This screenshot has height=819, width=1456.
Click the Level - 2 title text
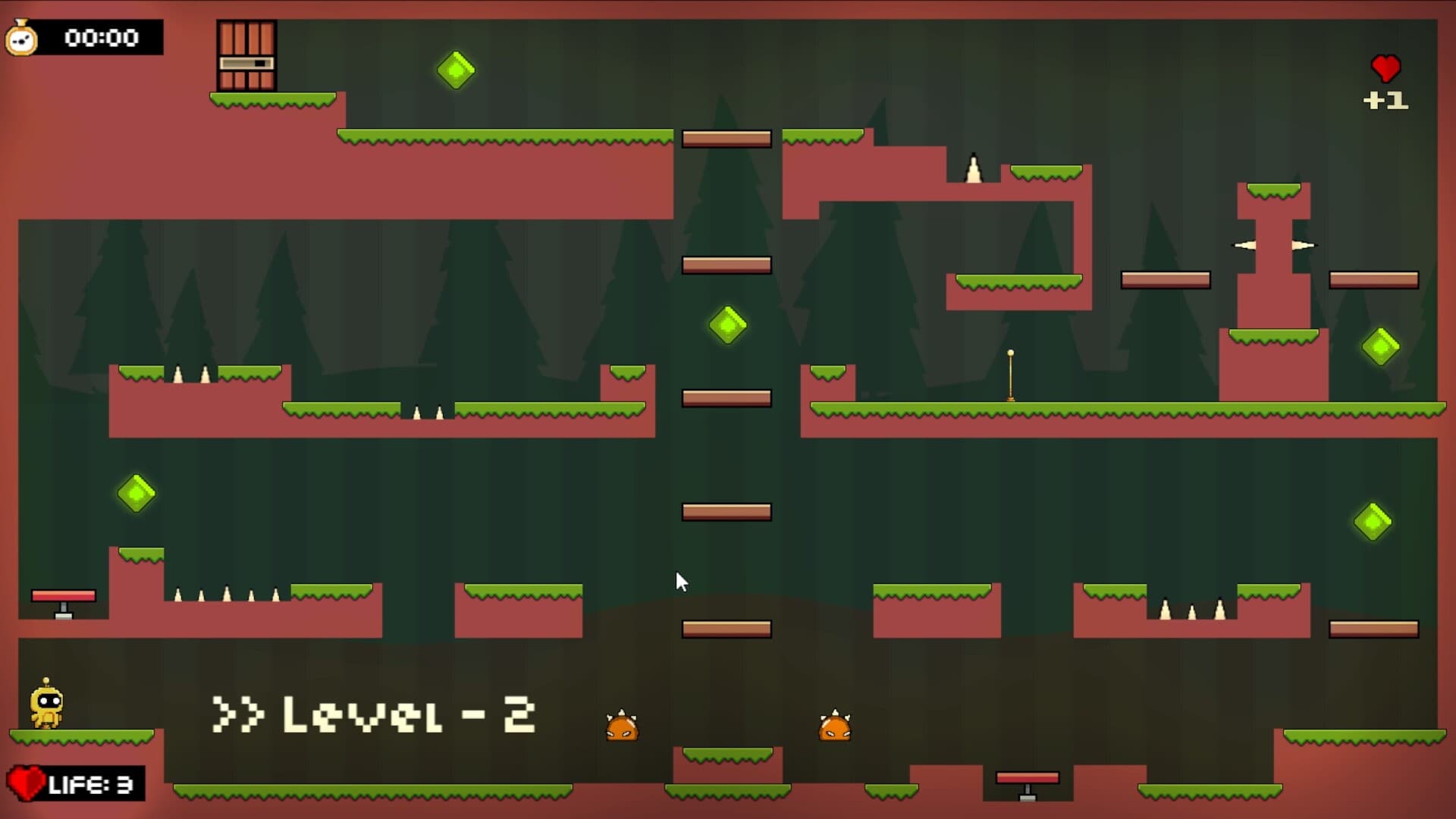[375, 713]
